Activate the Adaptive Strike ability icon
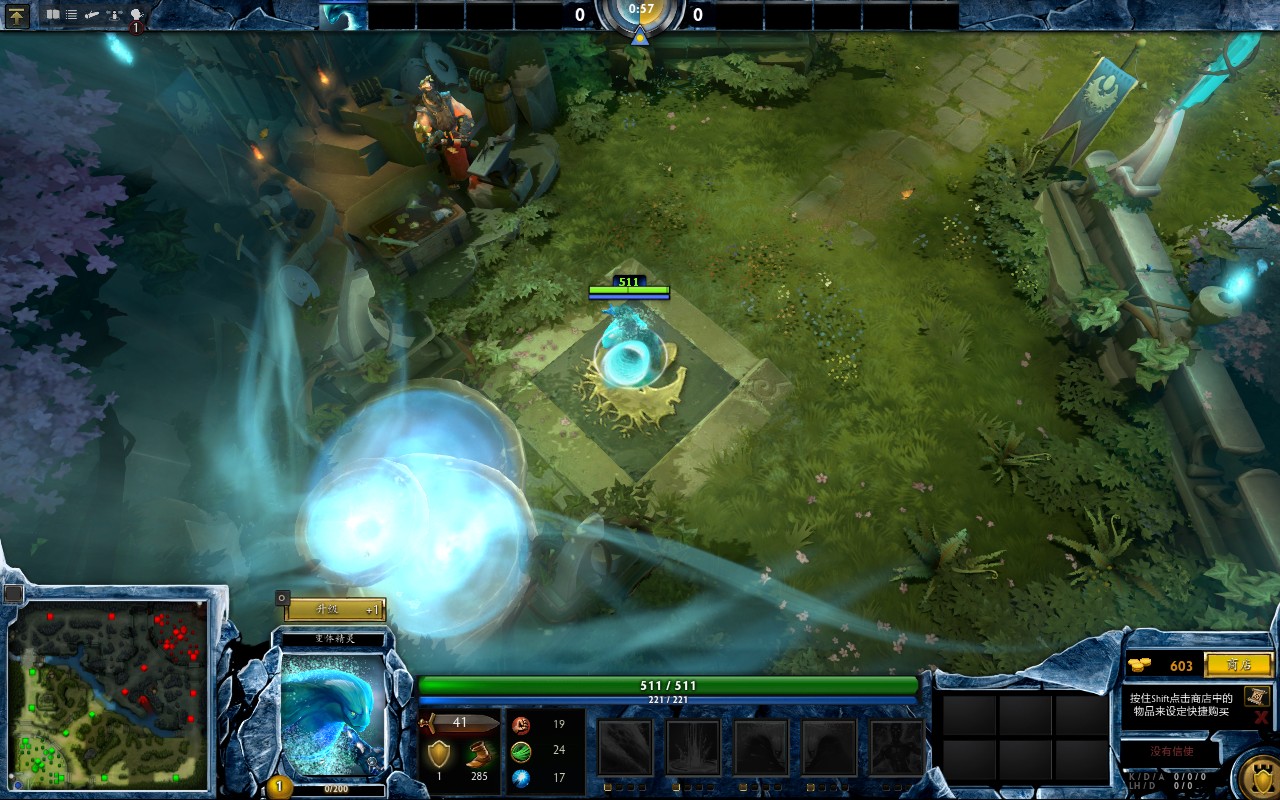Screen dimensions: 1280x800 (x=693, y=747)
